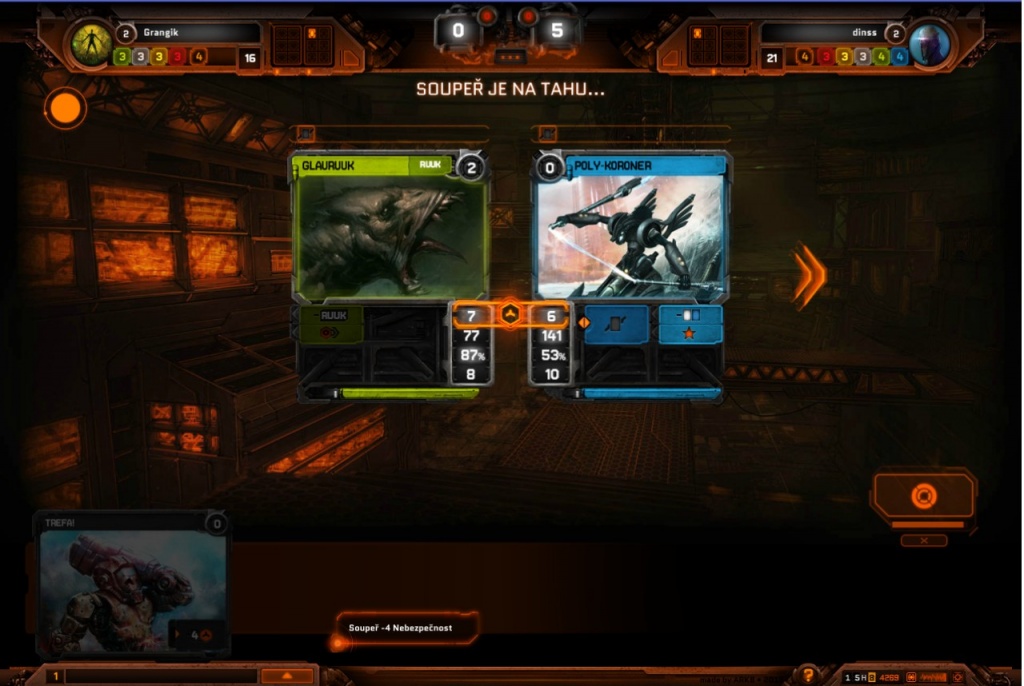Click the three-dot button under the score
The image size is (1024, 686).
[510, 57]
